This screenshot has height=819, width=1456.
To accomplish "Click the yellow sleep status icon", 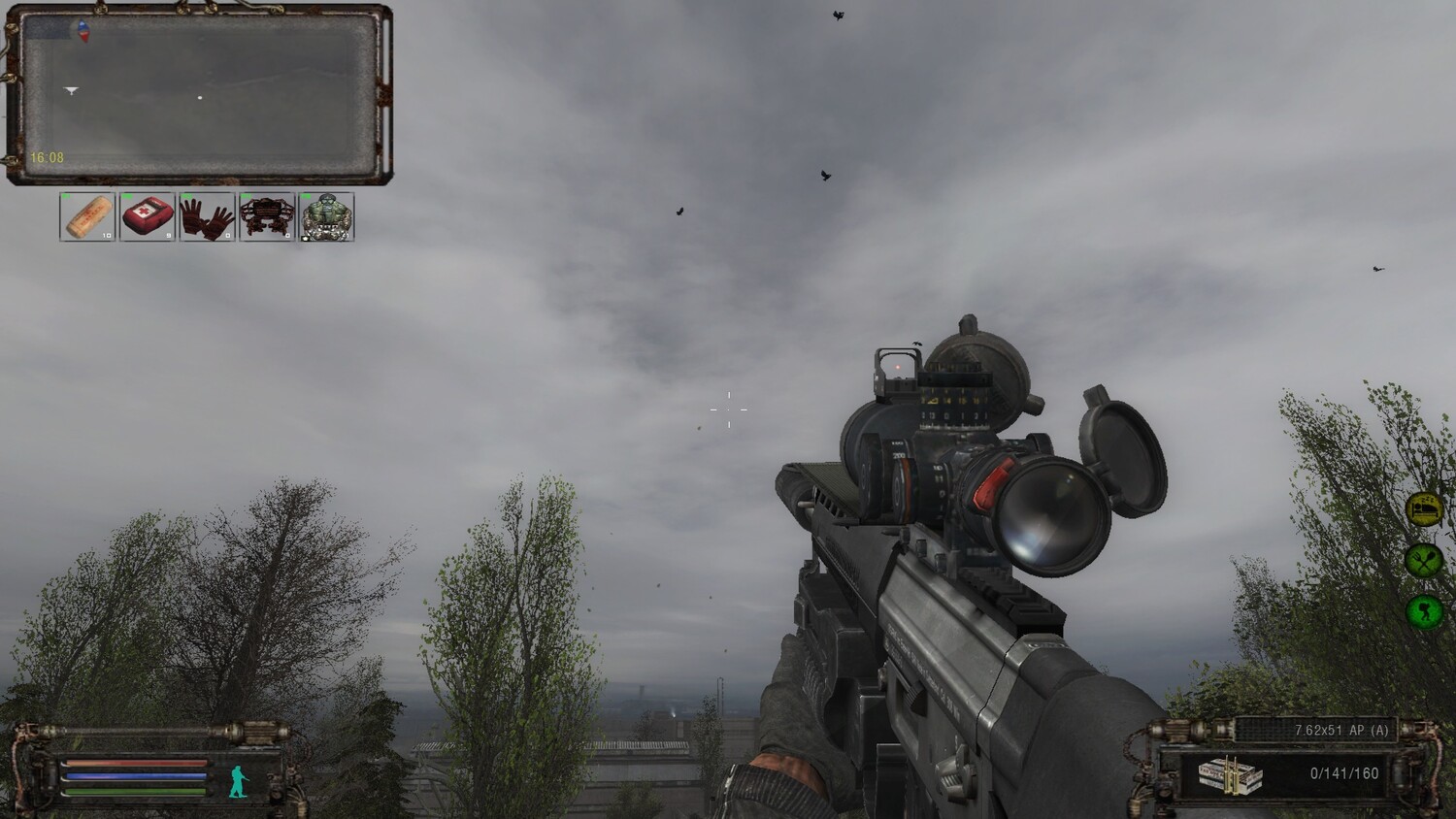I will point(1424,509).
